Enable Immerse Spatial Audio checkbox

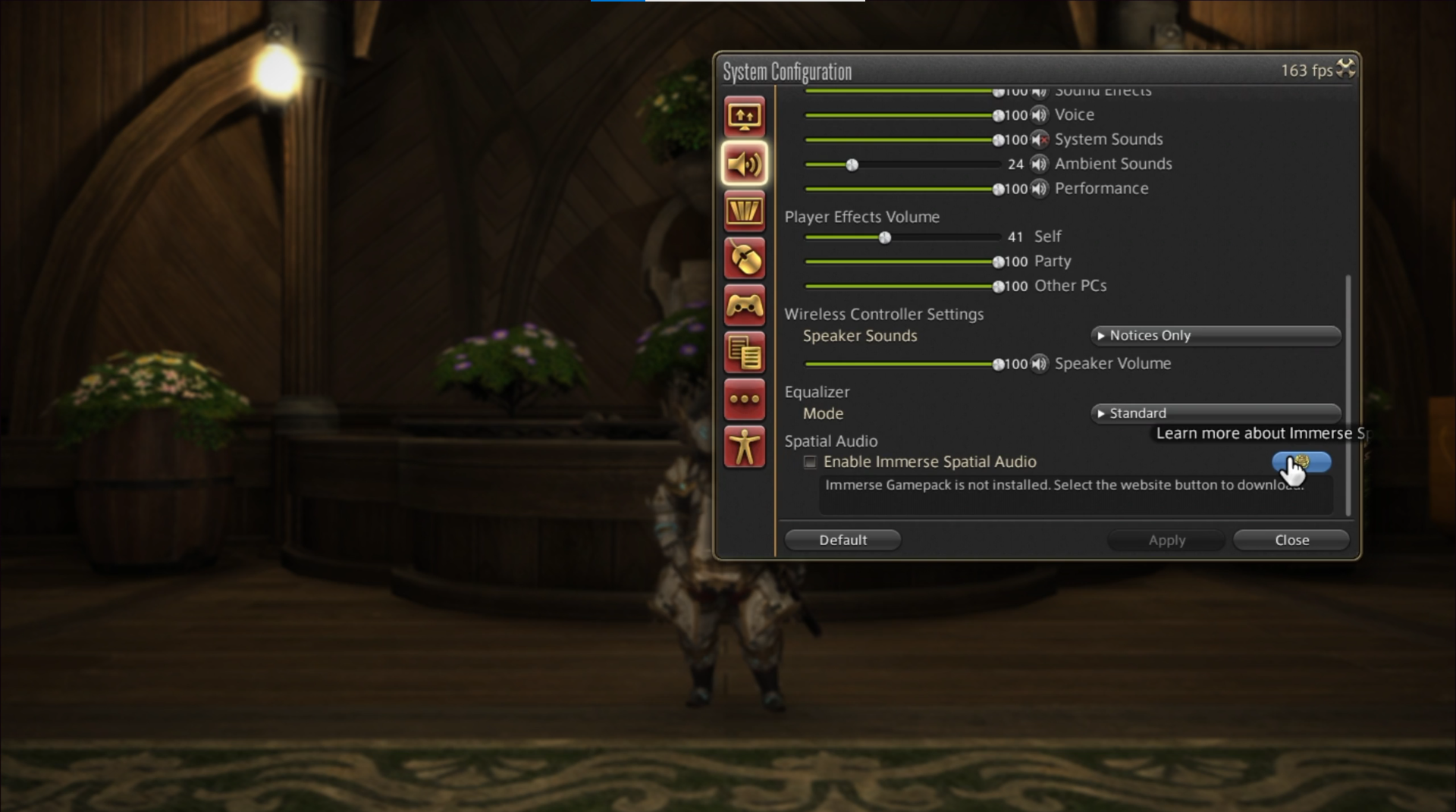click(810, 462)
